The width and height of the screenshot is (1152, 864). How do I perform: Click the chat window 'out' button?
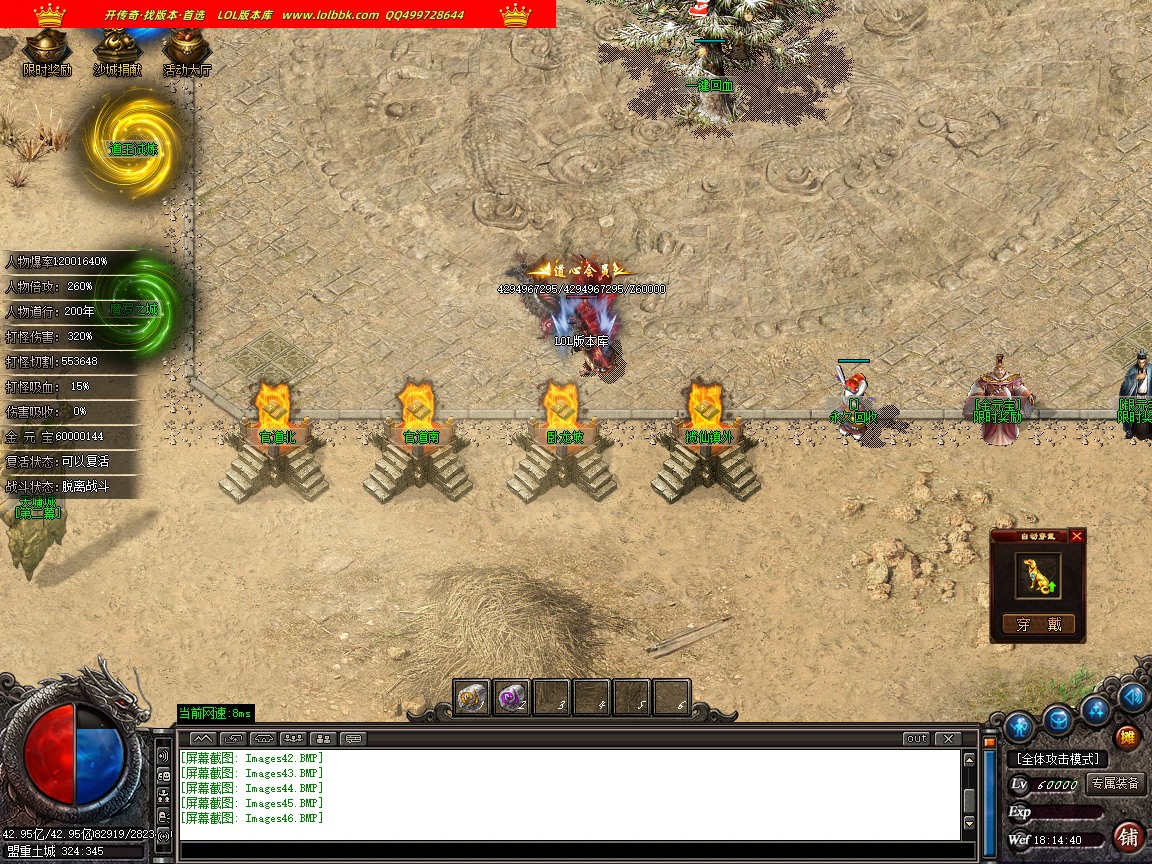916,739
